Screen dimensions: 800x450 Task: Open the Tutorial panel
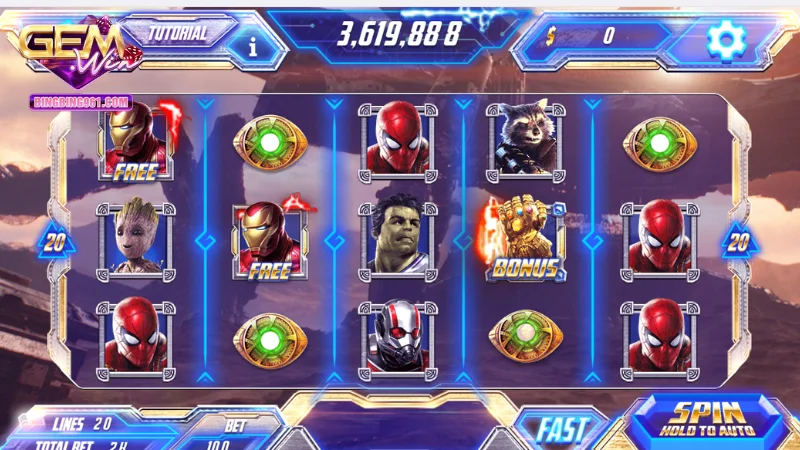pos(178,33)
